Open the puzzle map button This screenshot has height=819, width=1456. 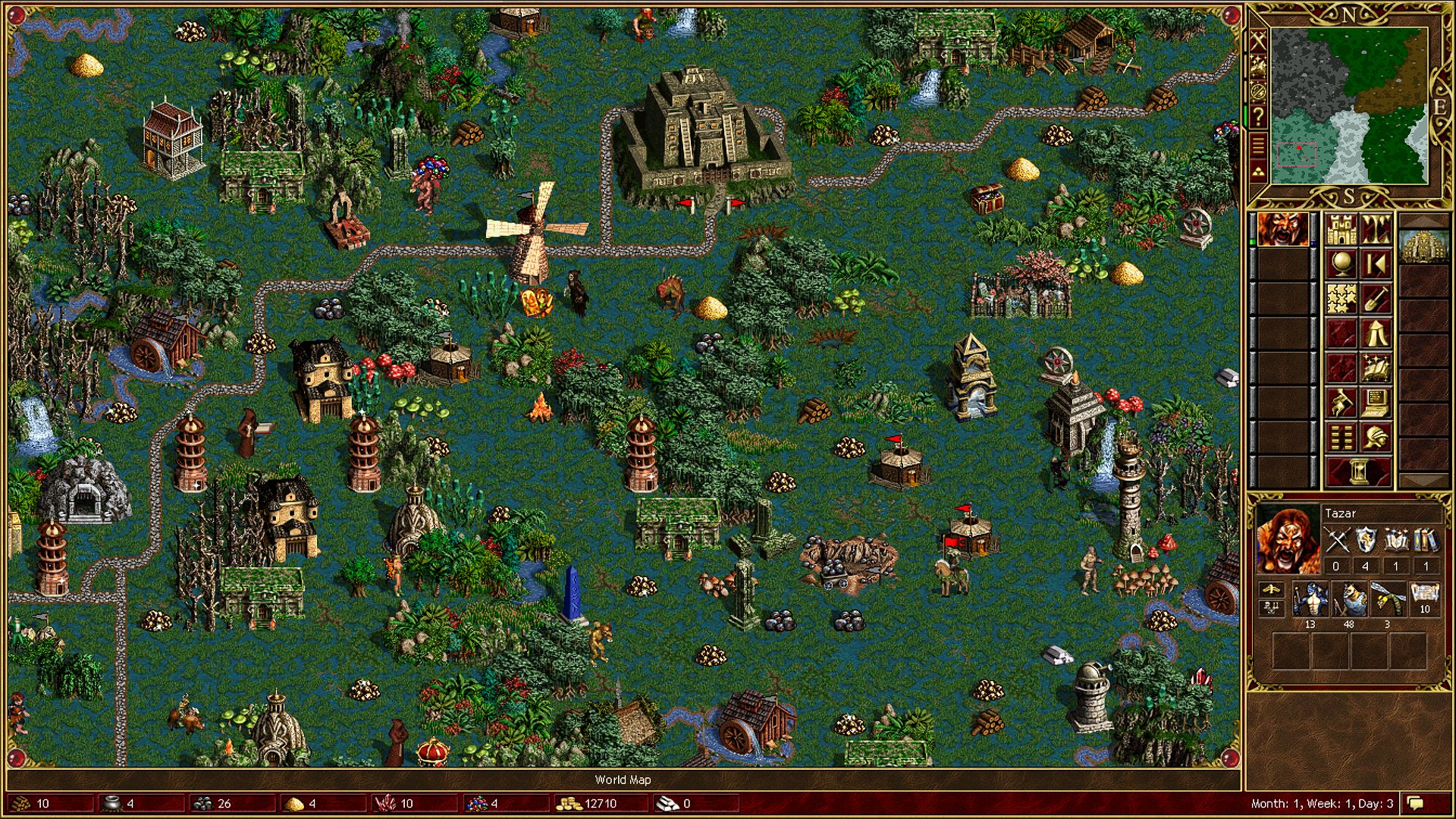1341,299
